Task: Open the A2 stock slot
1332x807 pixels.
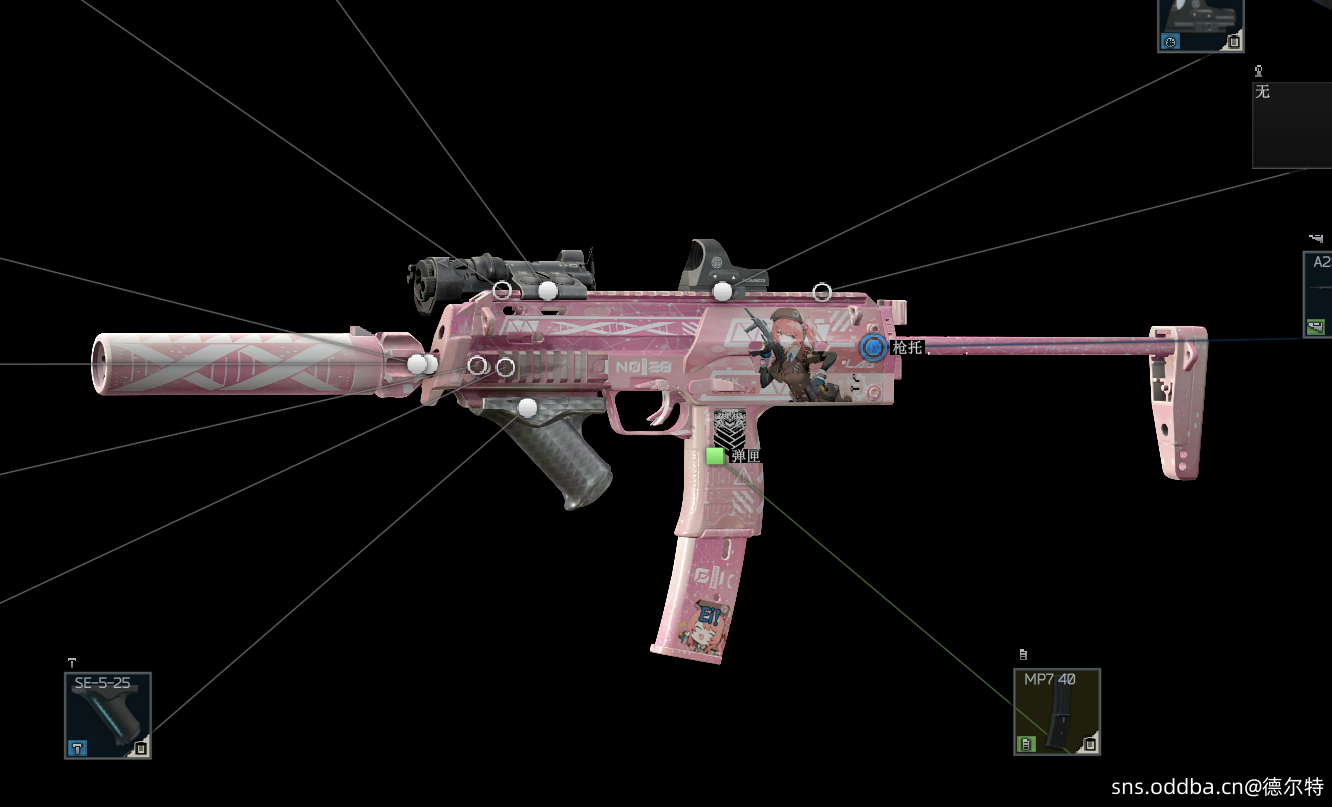Action: coord(1318,295)
